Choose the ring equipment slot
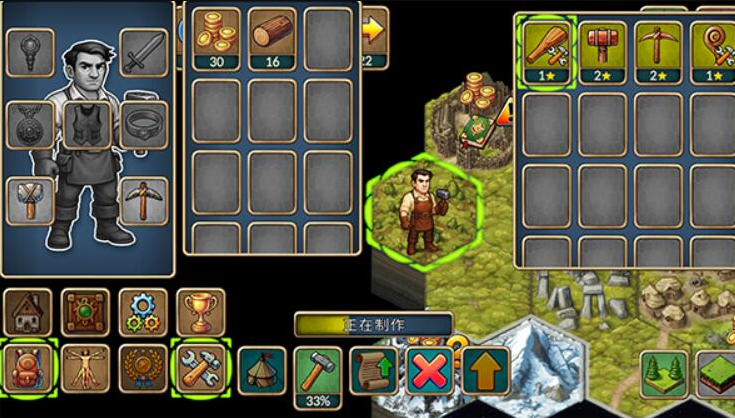Viewport: 735px width, 418px height. pyautogui.click(x=143, y=125)
